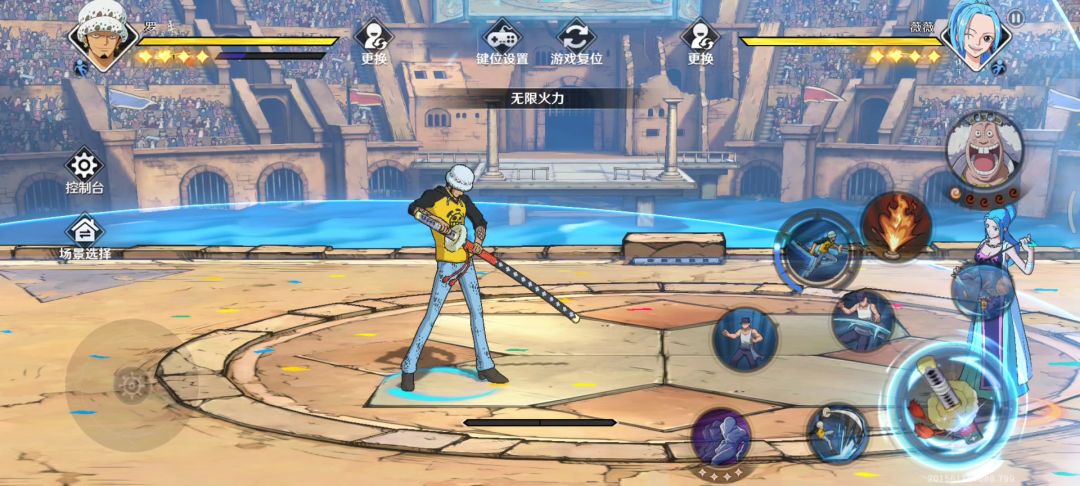Click the 游戏复位 game reset button
This screenshot has height=486, width=1080.
tap(577, 42)
